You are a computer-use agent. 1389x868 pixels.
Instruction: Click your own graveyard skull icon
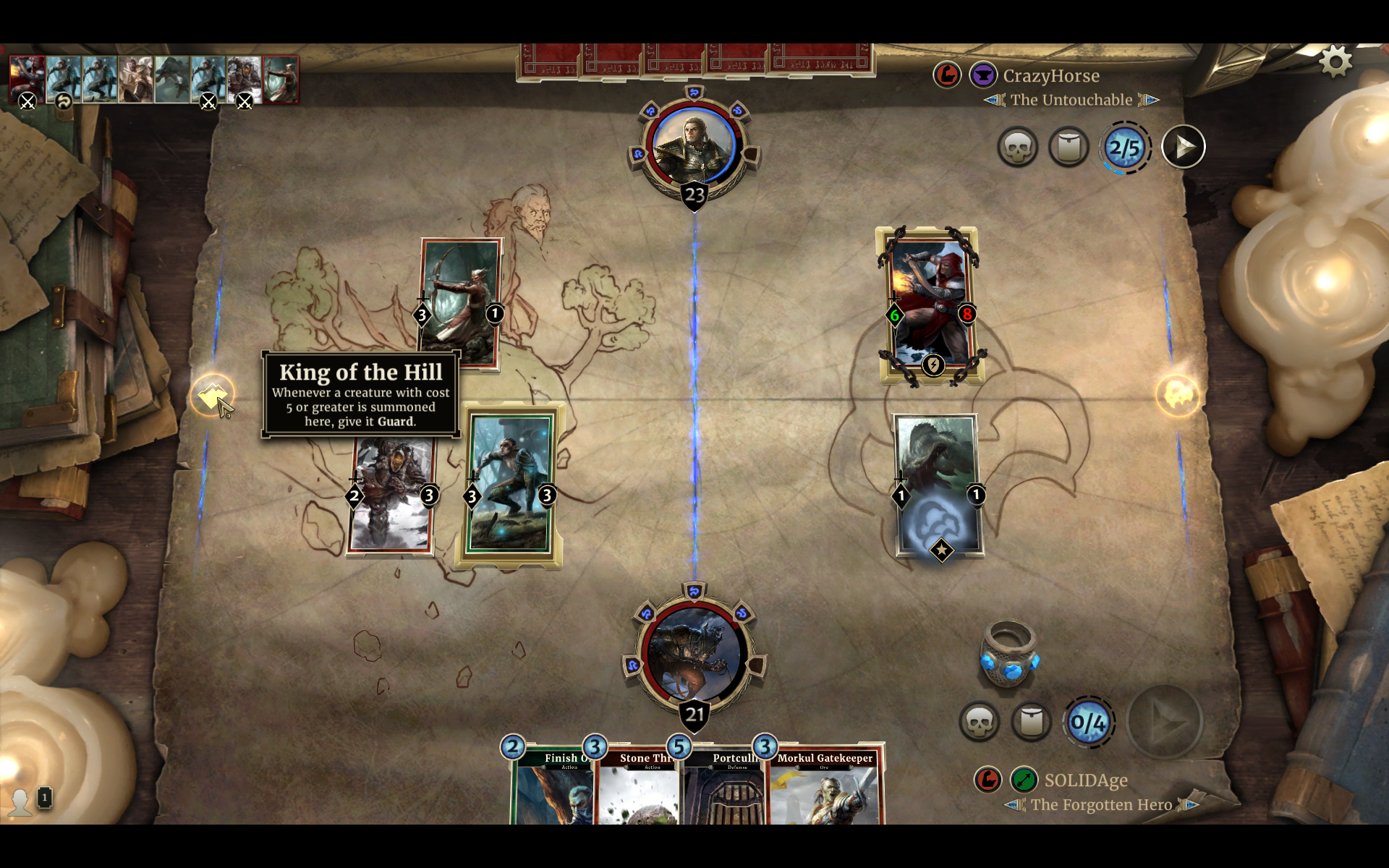[x=980, y=721]
